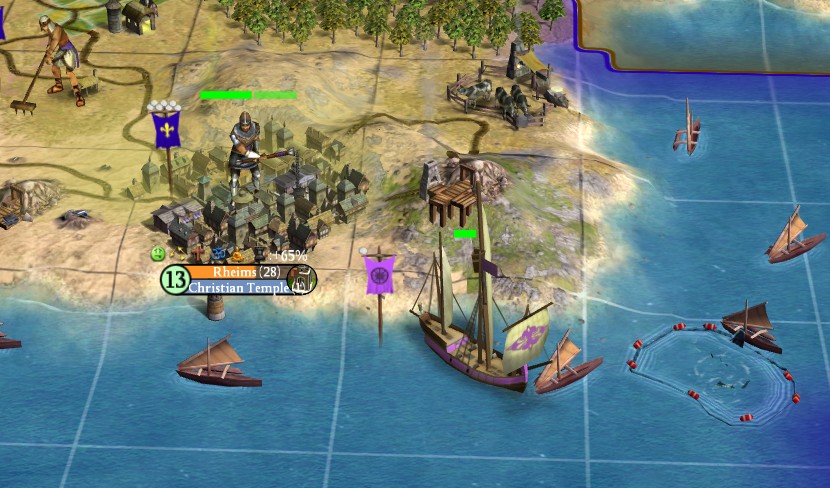The image size is (830, 488).
Task: Select the blue fleur-de-lis unit flag
Action: (166, 130)
